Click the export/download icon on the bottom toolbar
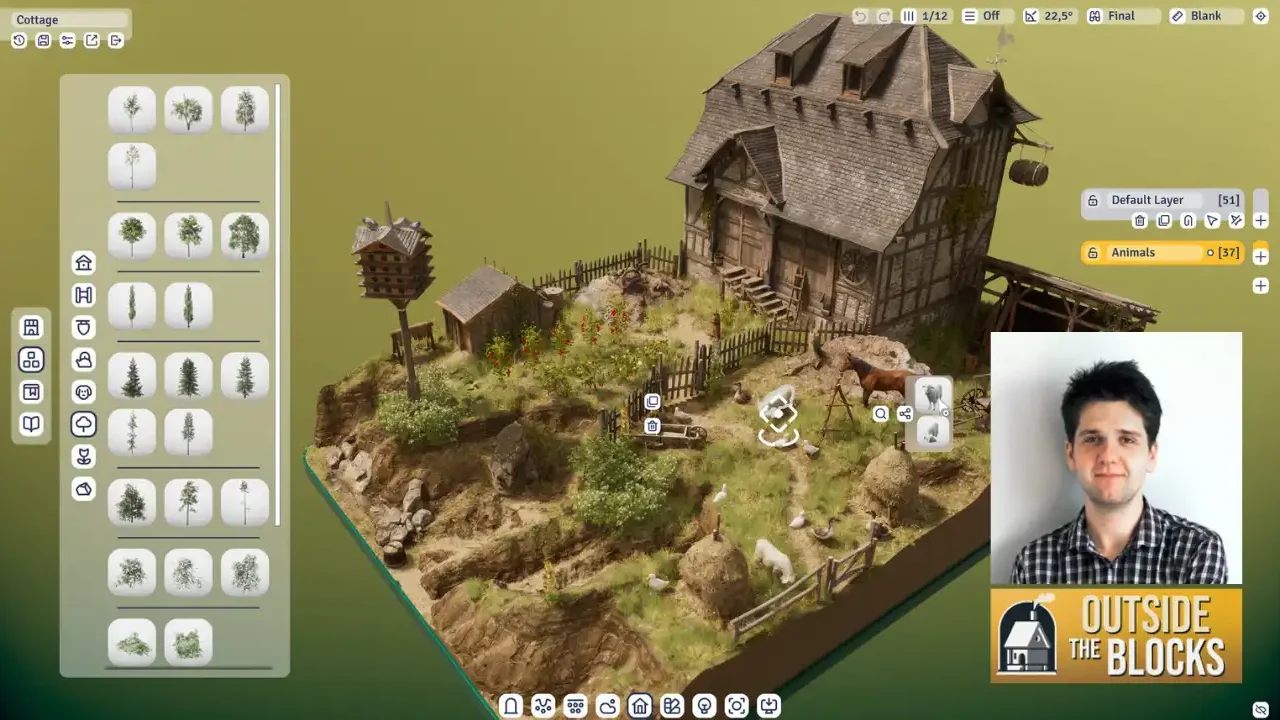 pyautogui.click(x=770, y=705)
